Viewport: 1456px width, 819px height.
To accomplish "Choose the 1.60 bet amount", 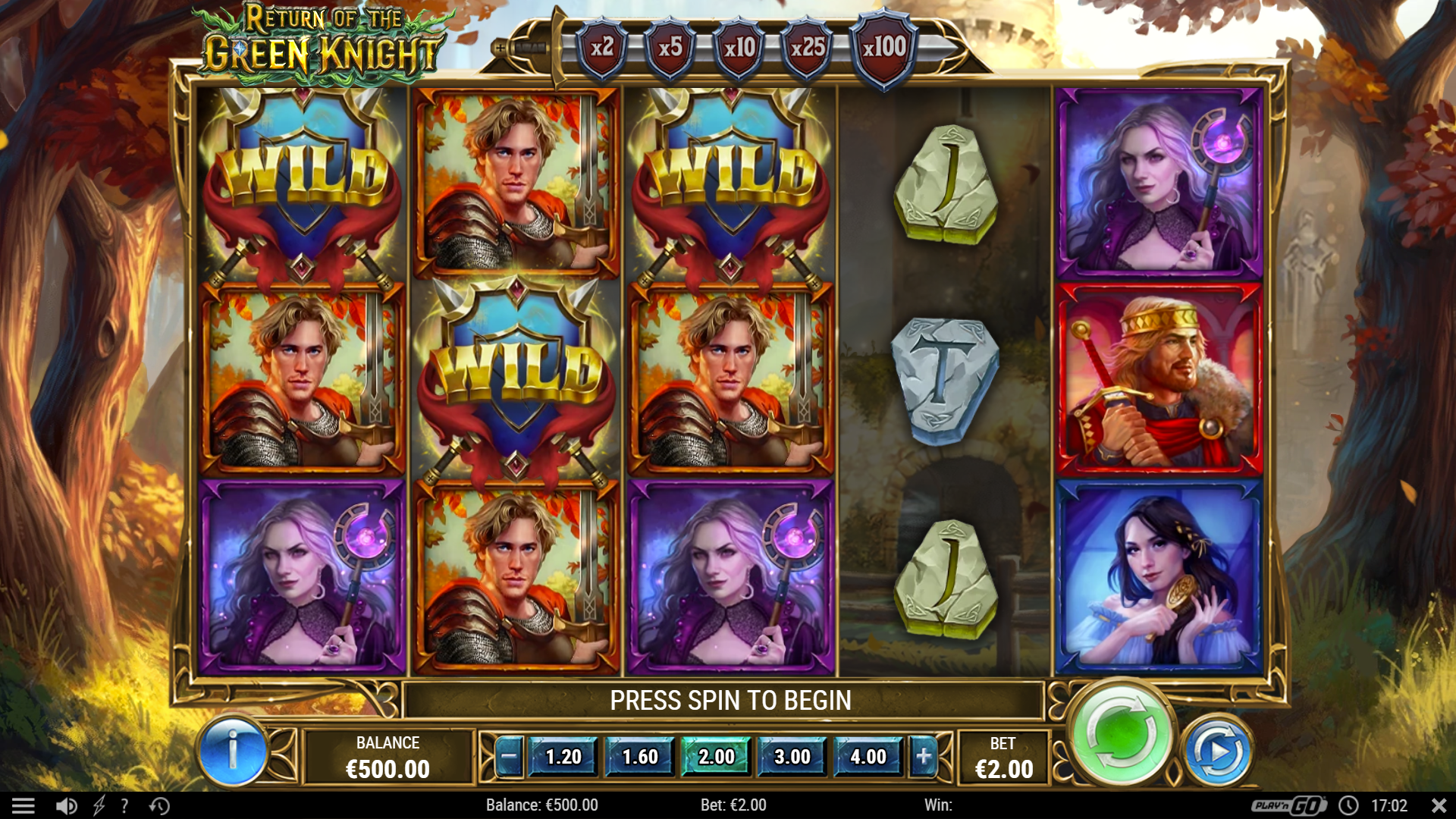I will 640,756.
